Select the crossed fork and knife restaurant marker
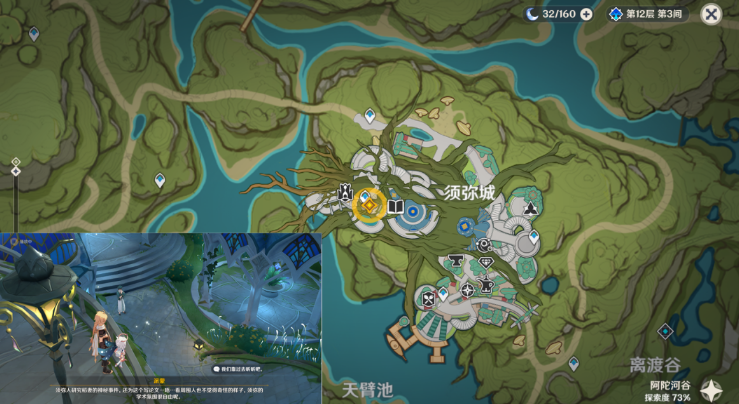This screenshot has height=404, width=739. pyautogui.click(x=429, y=297)
